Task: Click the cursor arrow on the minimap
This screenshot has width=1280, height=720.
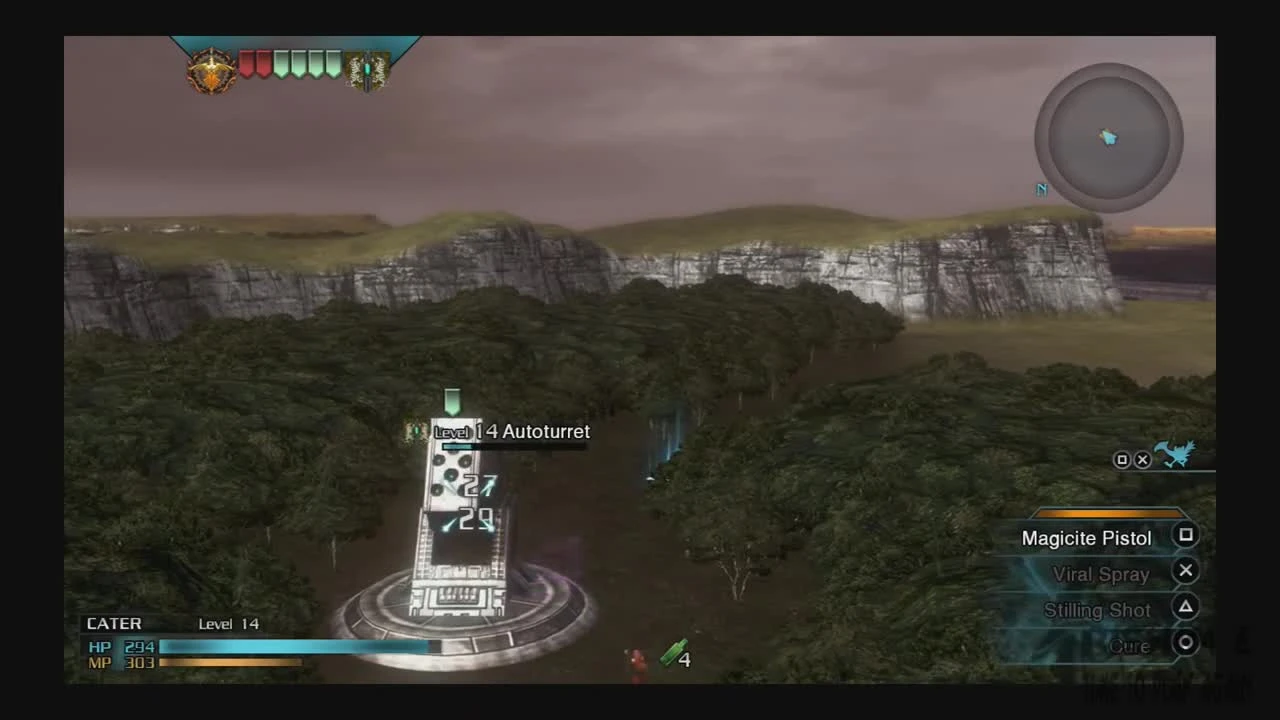Action: click(1109, 138)
